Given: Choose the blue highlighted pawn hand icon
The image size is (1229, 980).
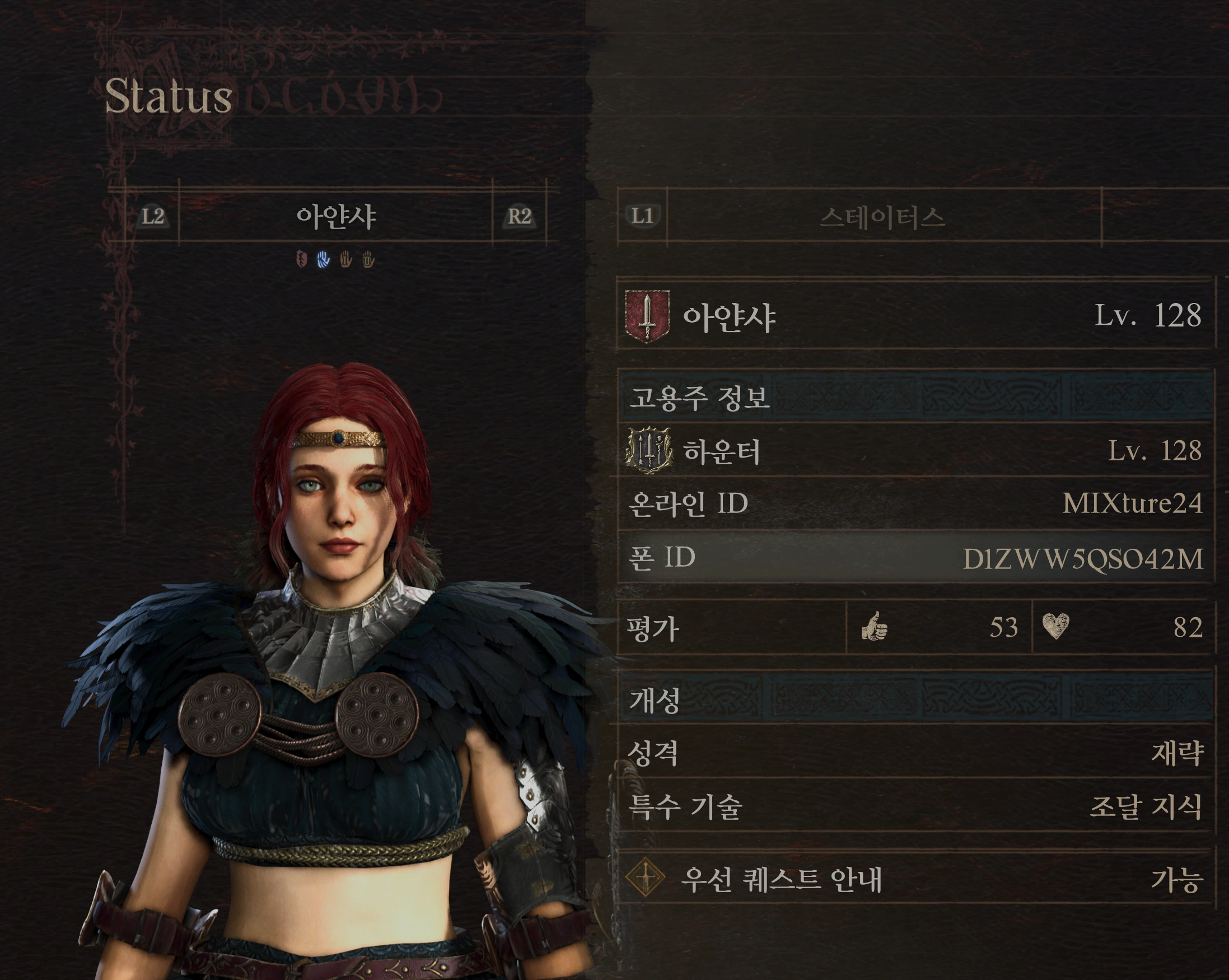Looking at the screenshot, I should 323,259.
